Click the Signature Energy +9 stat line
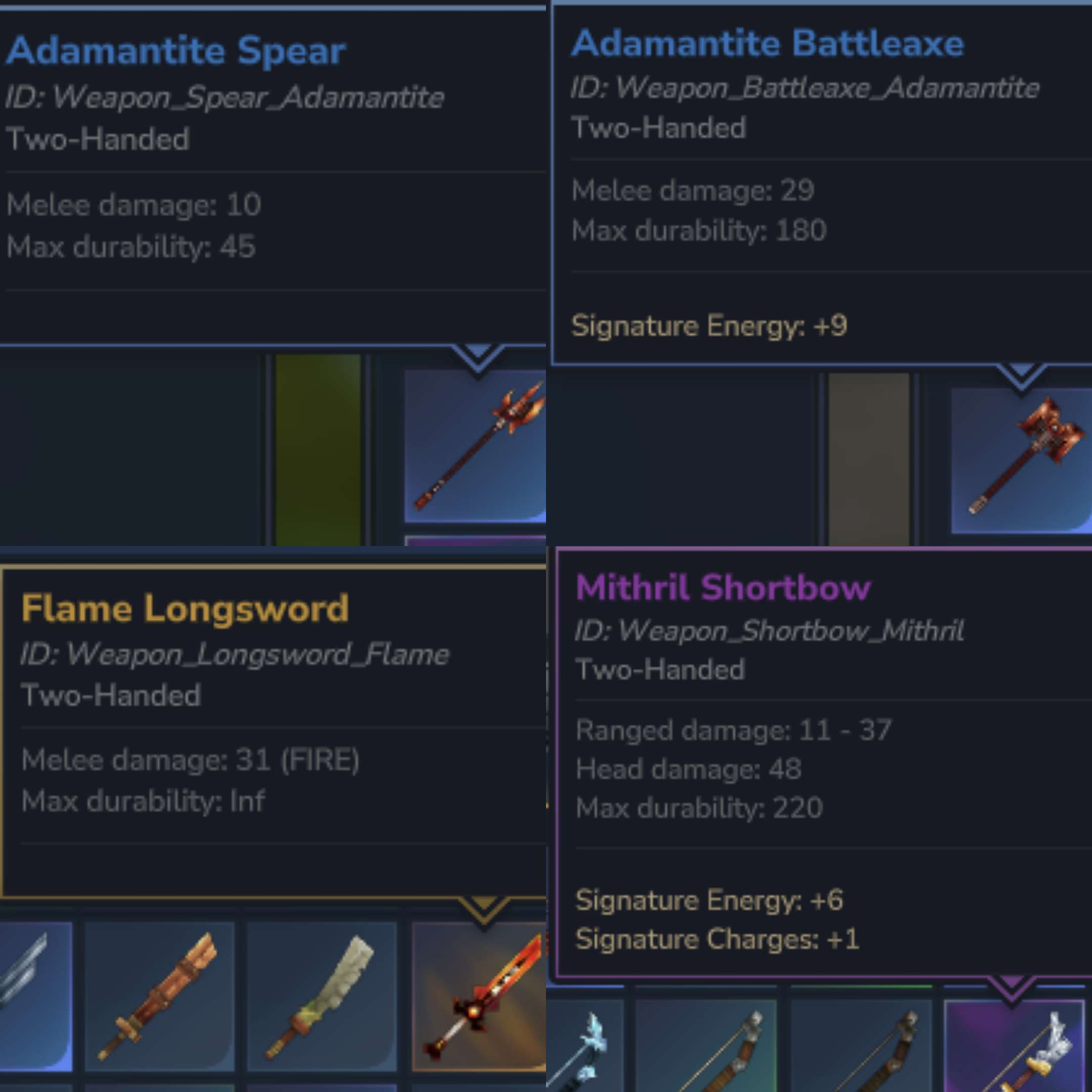Image resolution: width=1092 pixels, height=1092 pixels. tap(709, 325)
